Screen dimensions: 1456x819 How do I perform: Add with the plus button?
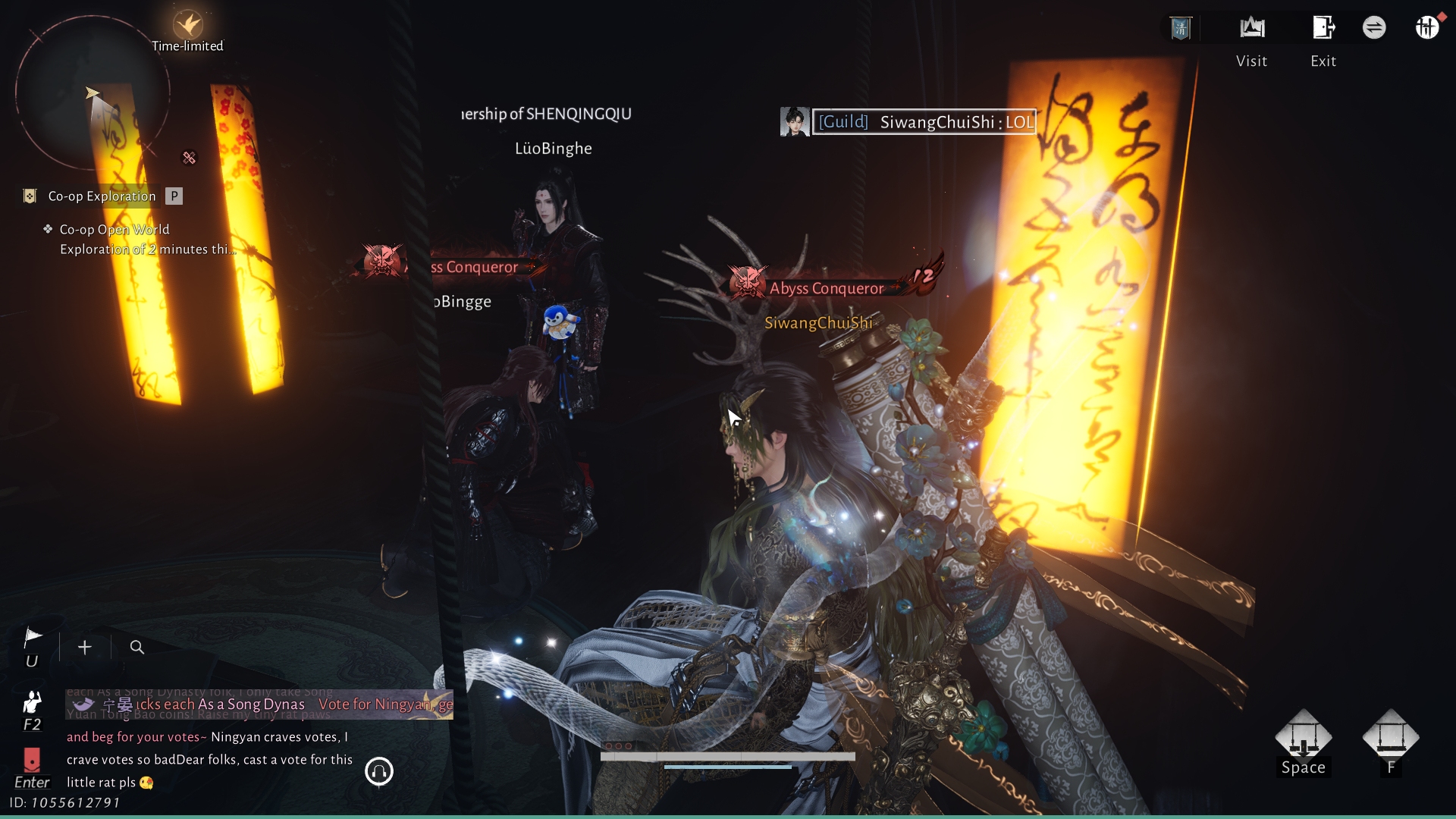[85, 648]
